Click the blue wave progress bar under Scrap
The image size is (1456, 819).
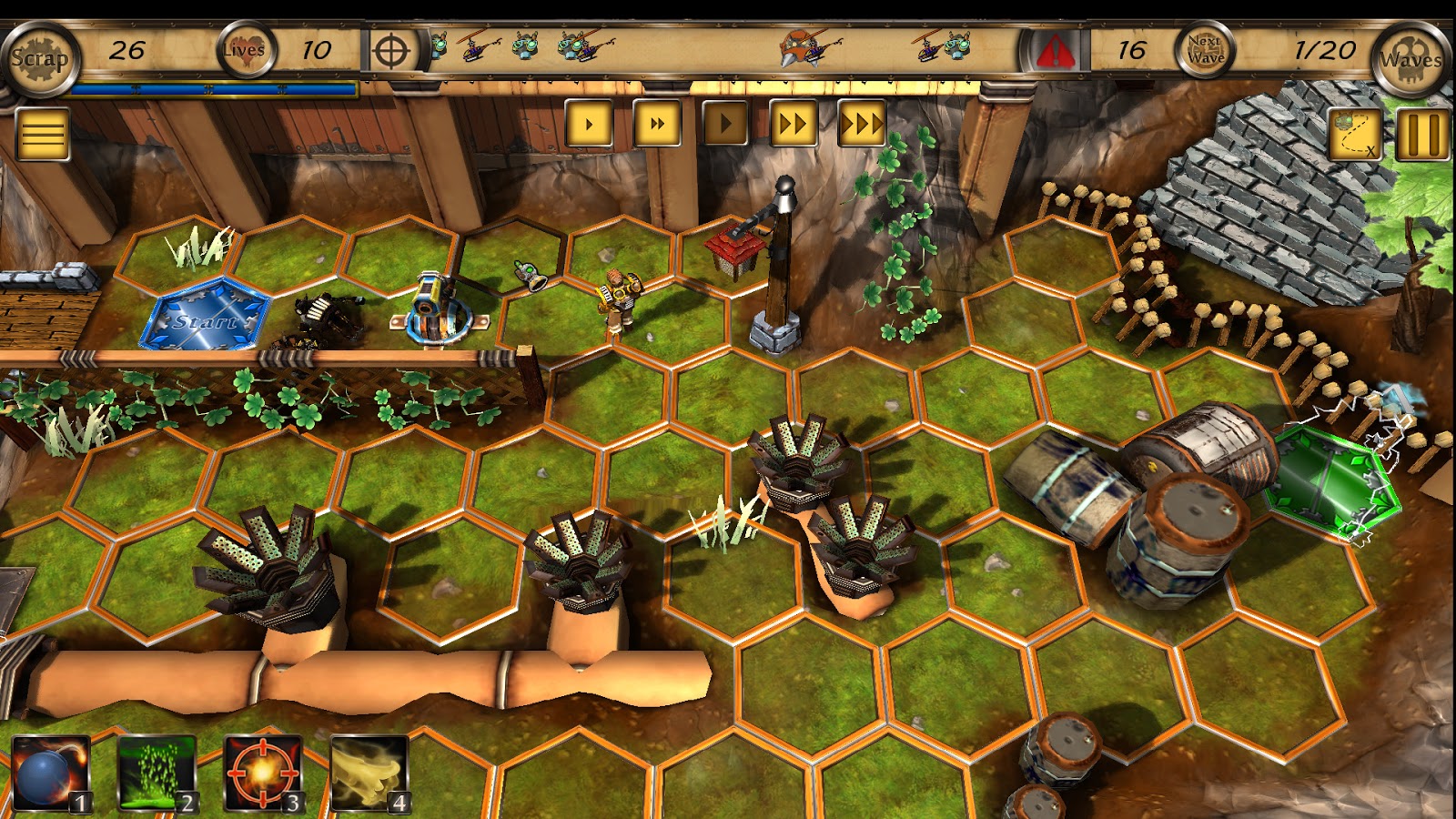point(209,89)
